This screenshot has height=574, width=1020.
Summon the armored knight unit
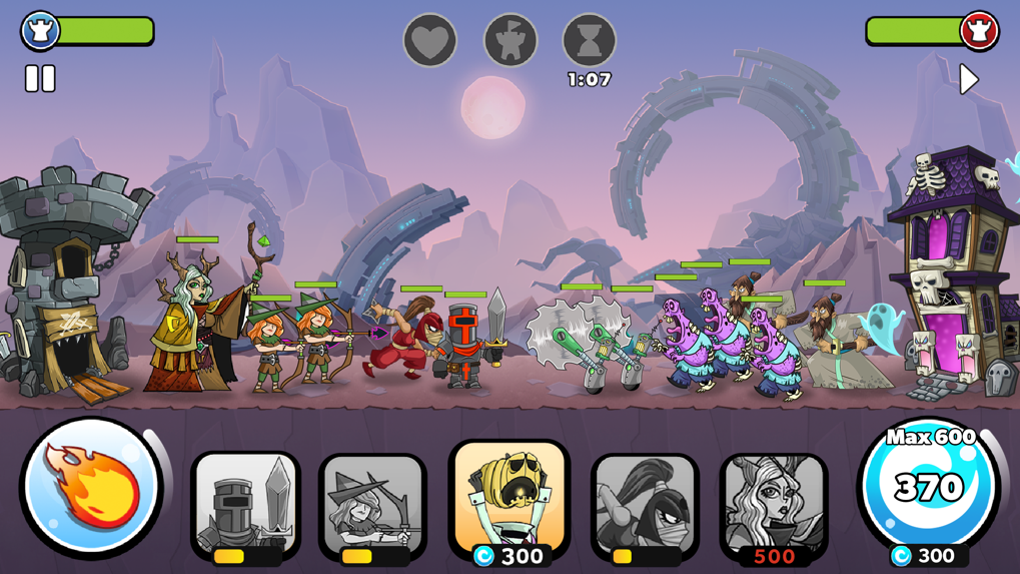point(245,505)
